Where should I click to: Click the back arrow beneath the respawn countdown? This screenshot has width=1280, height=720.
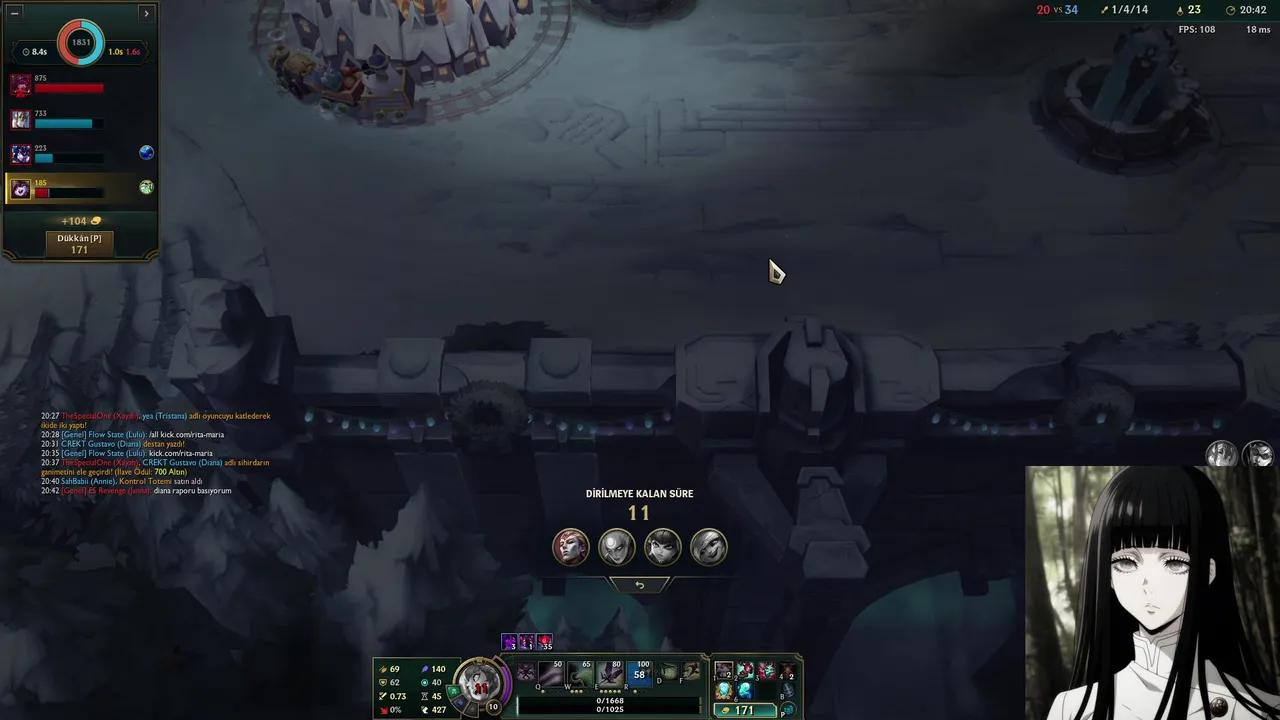pyautogui.click(x=639, y=584)
